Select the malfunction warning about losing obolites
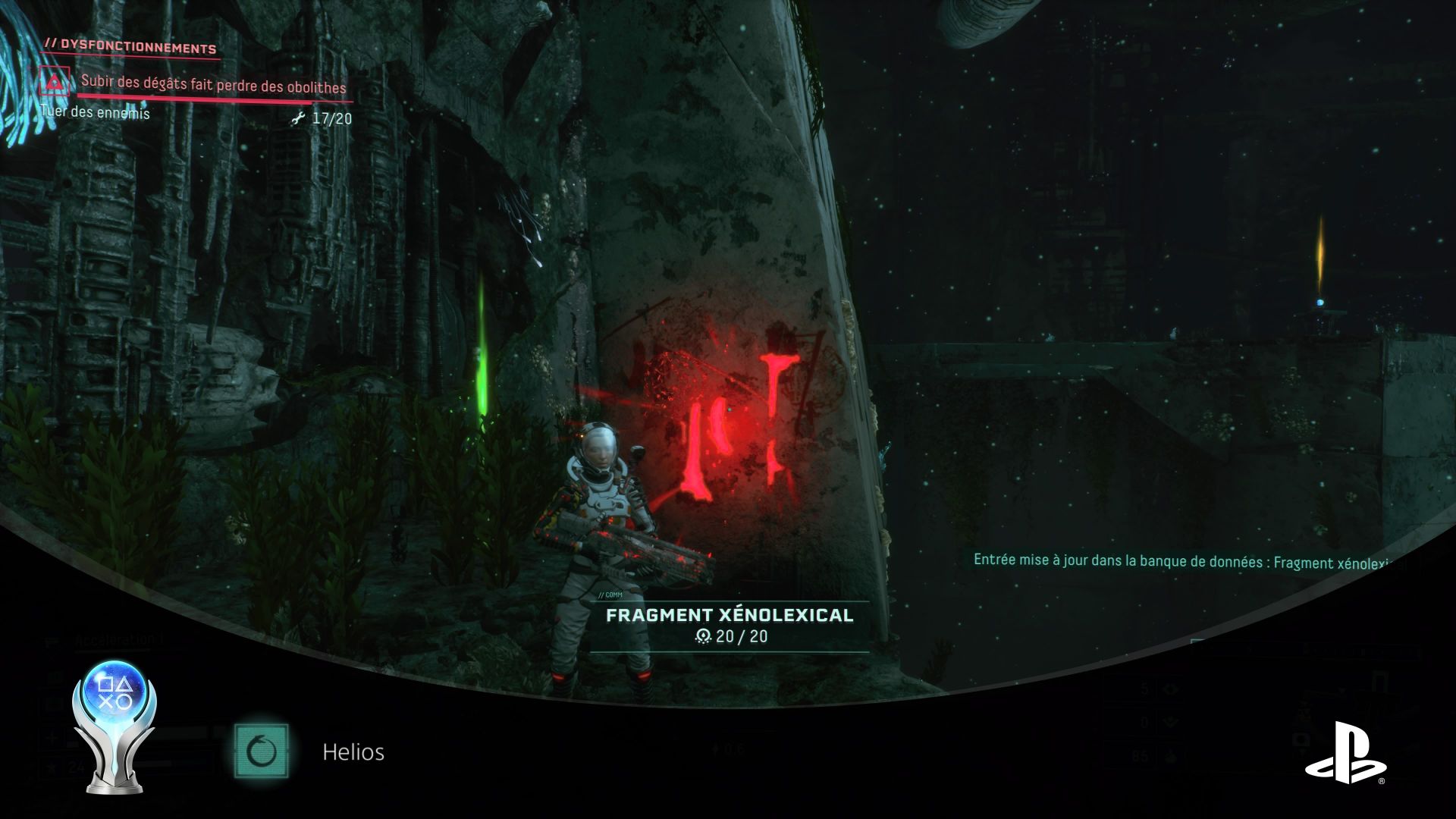The height and width of the screenshot is (819, 1456). click(x=213, y=86)
